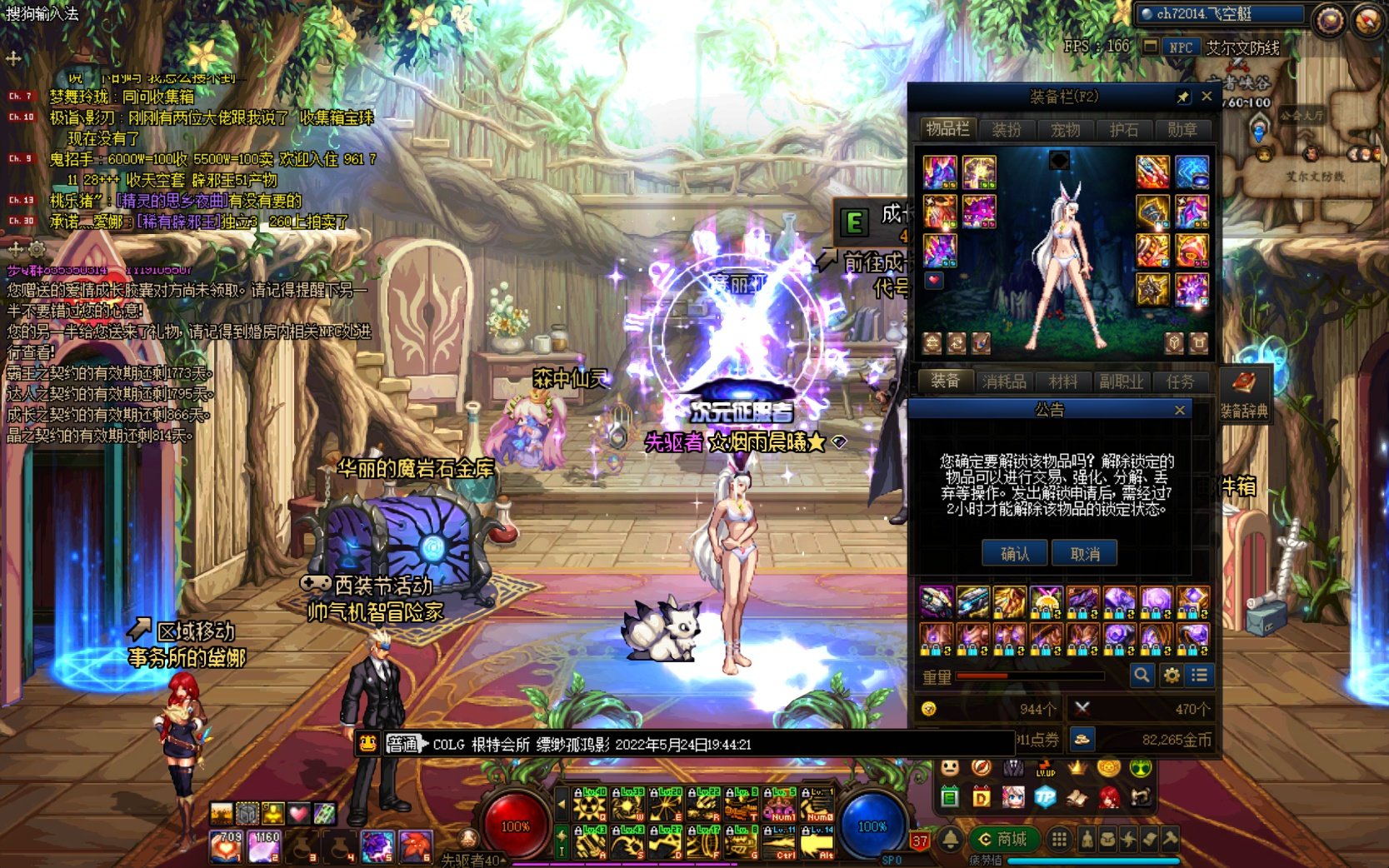Open the notification bell
The height and width of the screenshot is (868, 1389).
tap(950, 839)
